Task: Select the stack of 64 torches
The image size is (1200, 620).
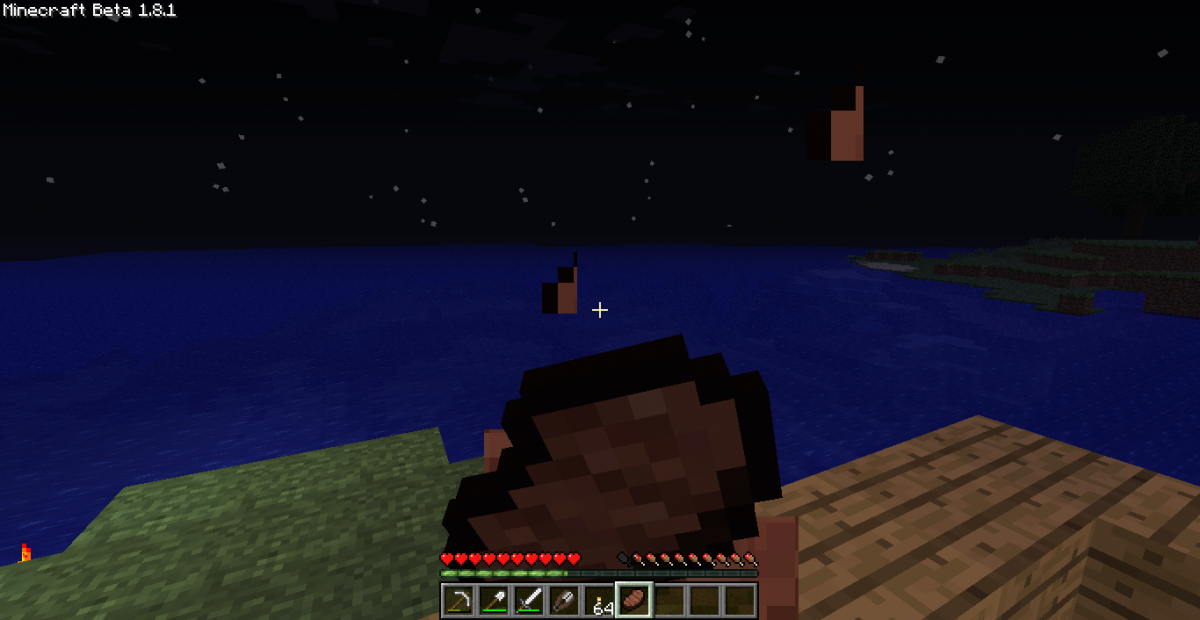Action: (x=599, y=601)
